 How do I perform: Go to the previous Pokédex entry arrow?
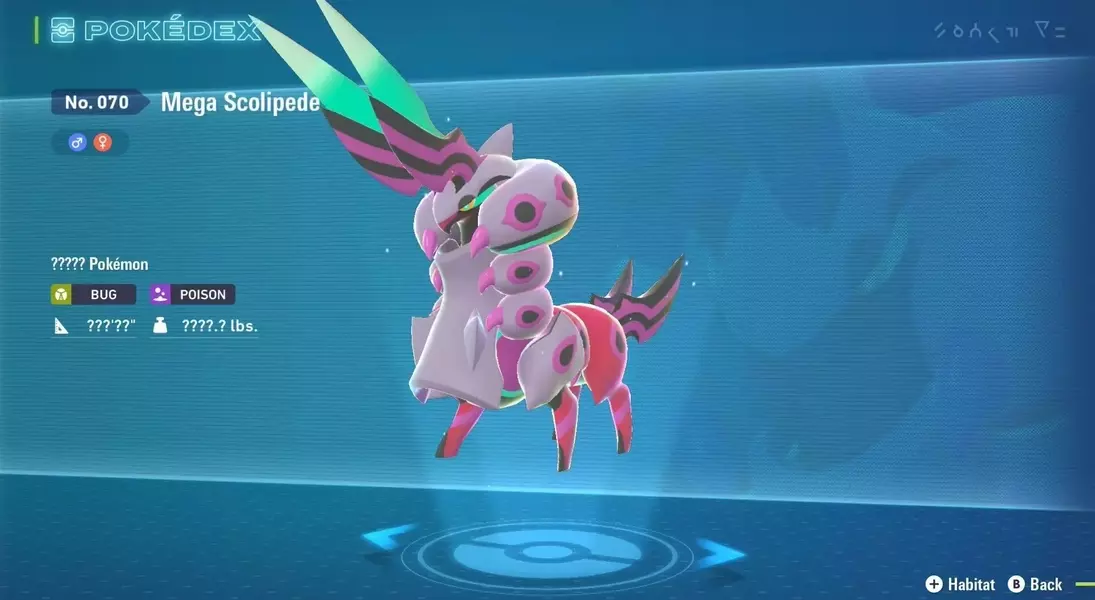click(387, 539)
